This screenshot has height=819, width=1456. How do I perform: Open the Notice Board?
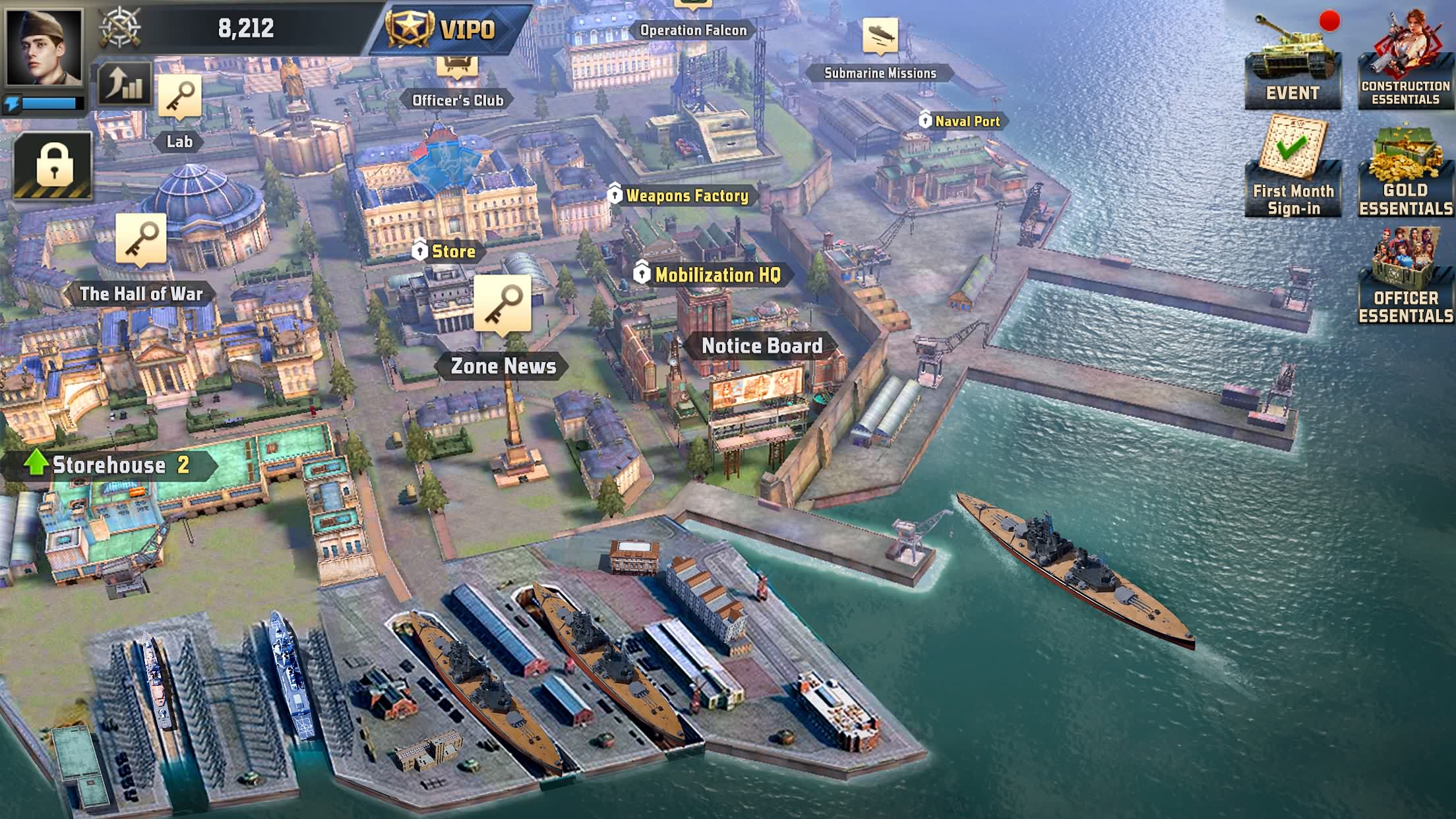point(762,346)
